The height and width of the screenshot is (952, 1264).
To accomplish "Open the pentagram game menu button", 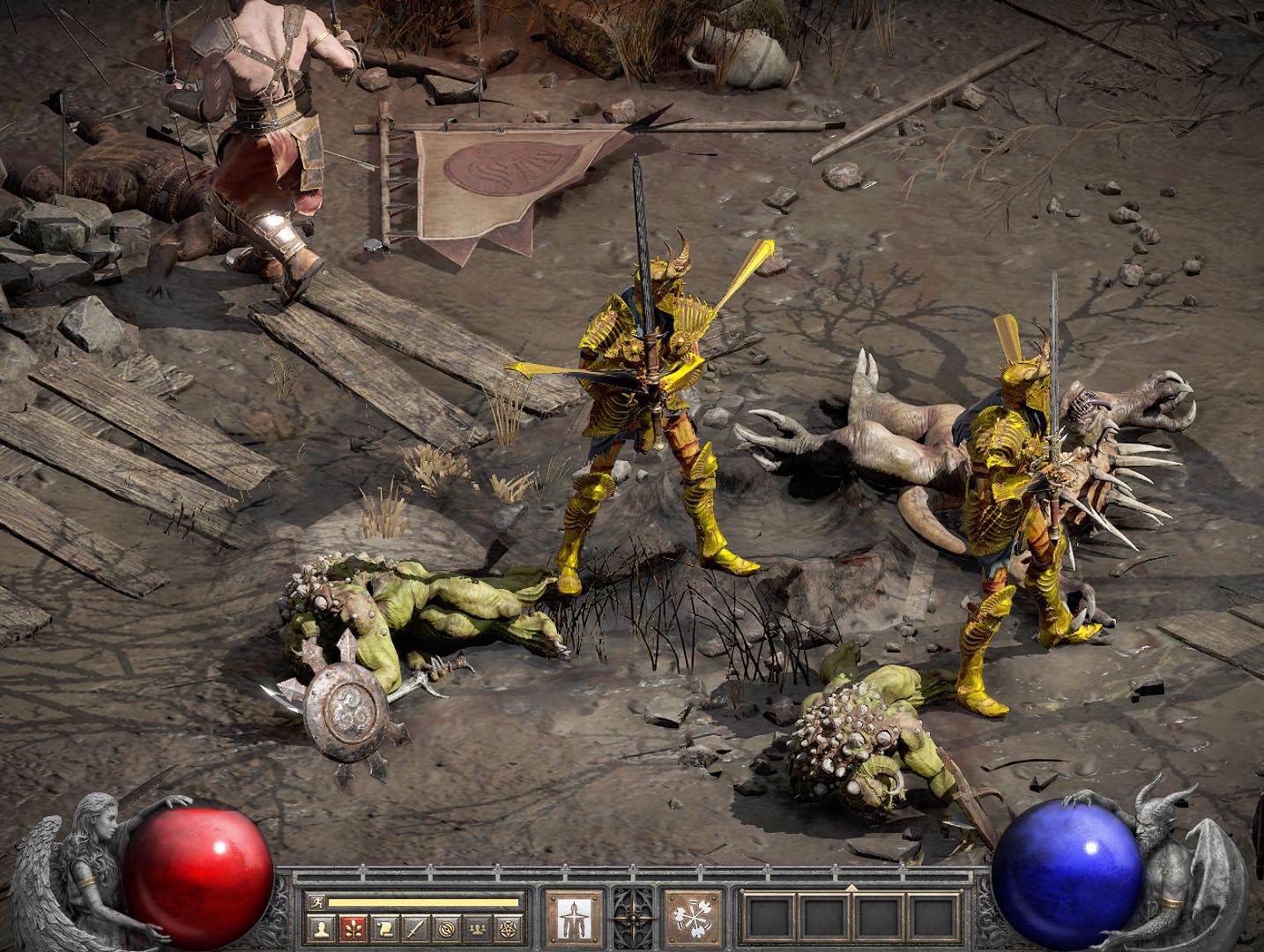I will click(508, 927).
